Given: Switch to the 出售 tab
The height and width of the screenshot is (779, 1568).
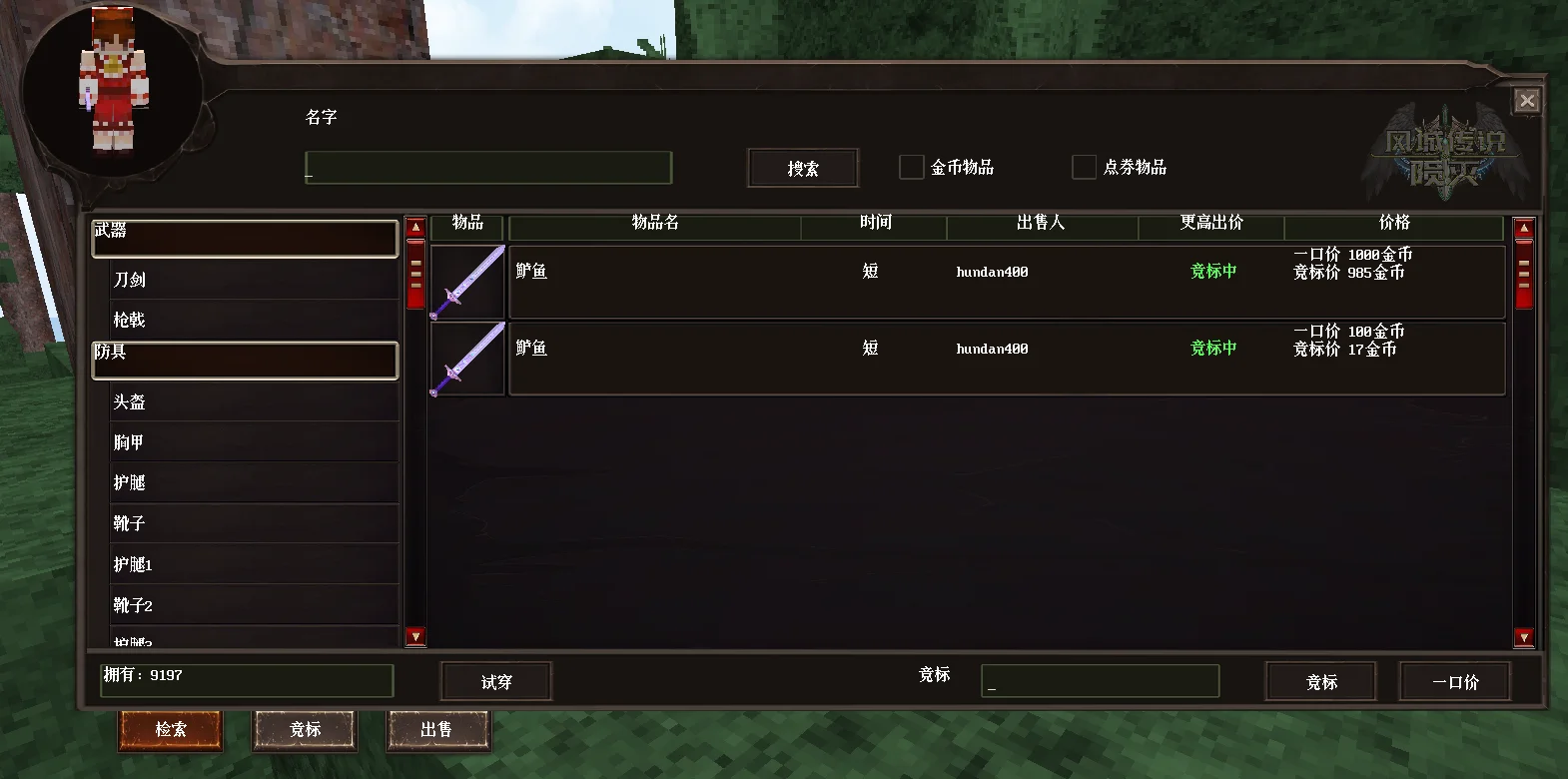Looking at the screenshot, I should (437, 730).
